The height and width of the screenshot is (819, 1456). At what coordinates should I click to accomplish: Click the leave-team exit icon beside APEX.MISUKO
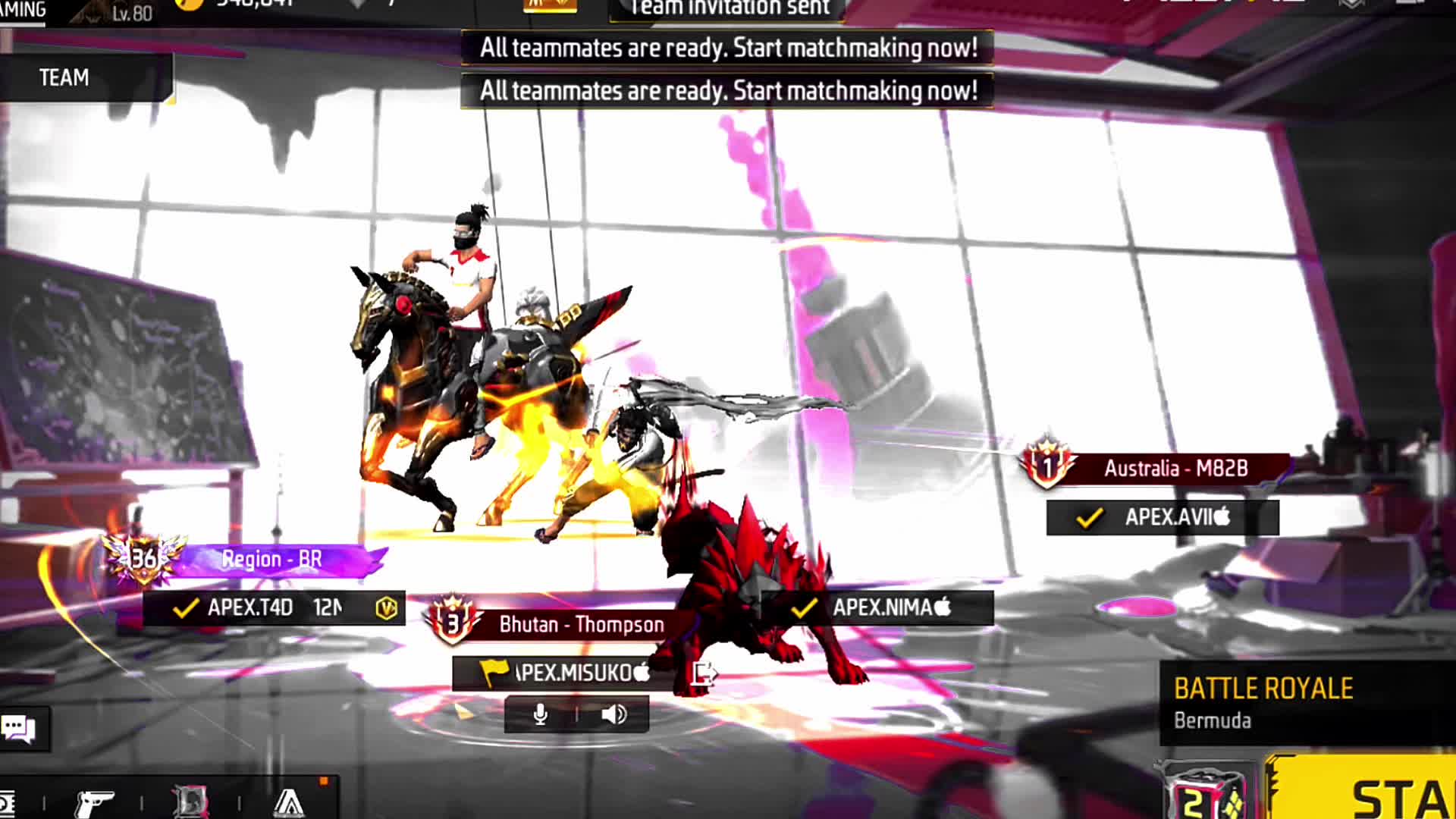coord(703,673)
